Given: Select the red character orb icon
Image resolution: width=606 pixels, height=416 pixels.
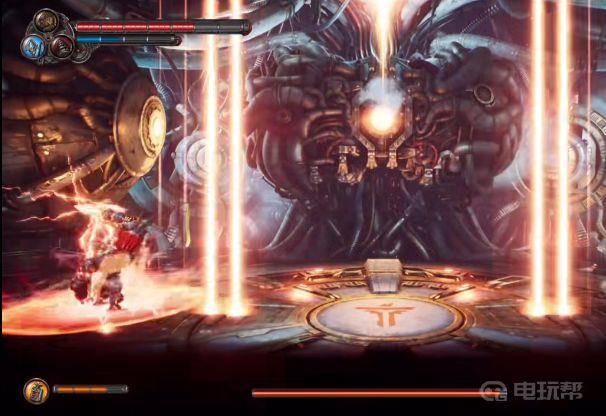Looking at the screenshot, I should pyautogui.click(x=61, y=45).
